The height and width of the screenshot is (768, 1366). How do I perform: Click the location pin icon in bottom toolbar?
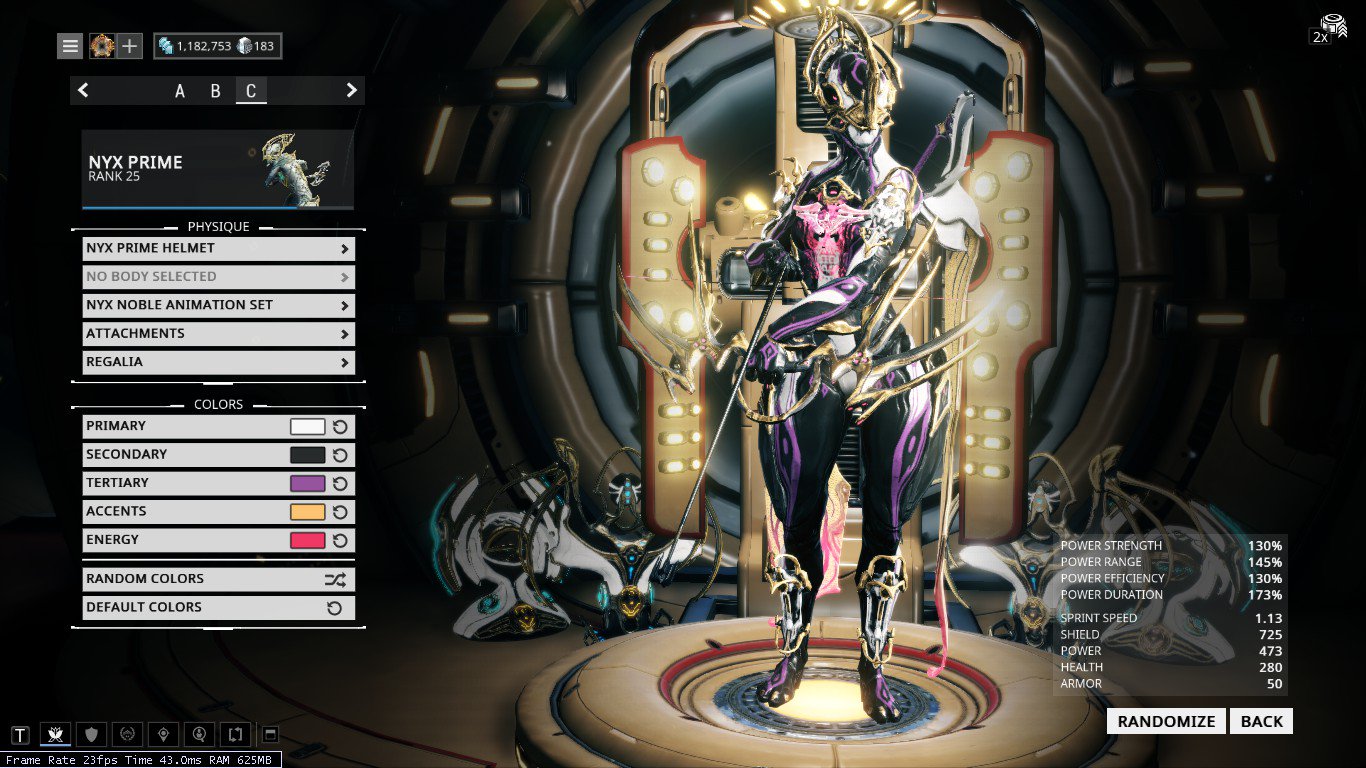tap(162, 733)
